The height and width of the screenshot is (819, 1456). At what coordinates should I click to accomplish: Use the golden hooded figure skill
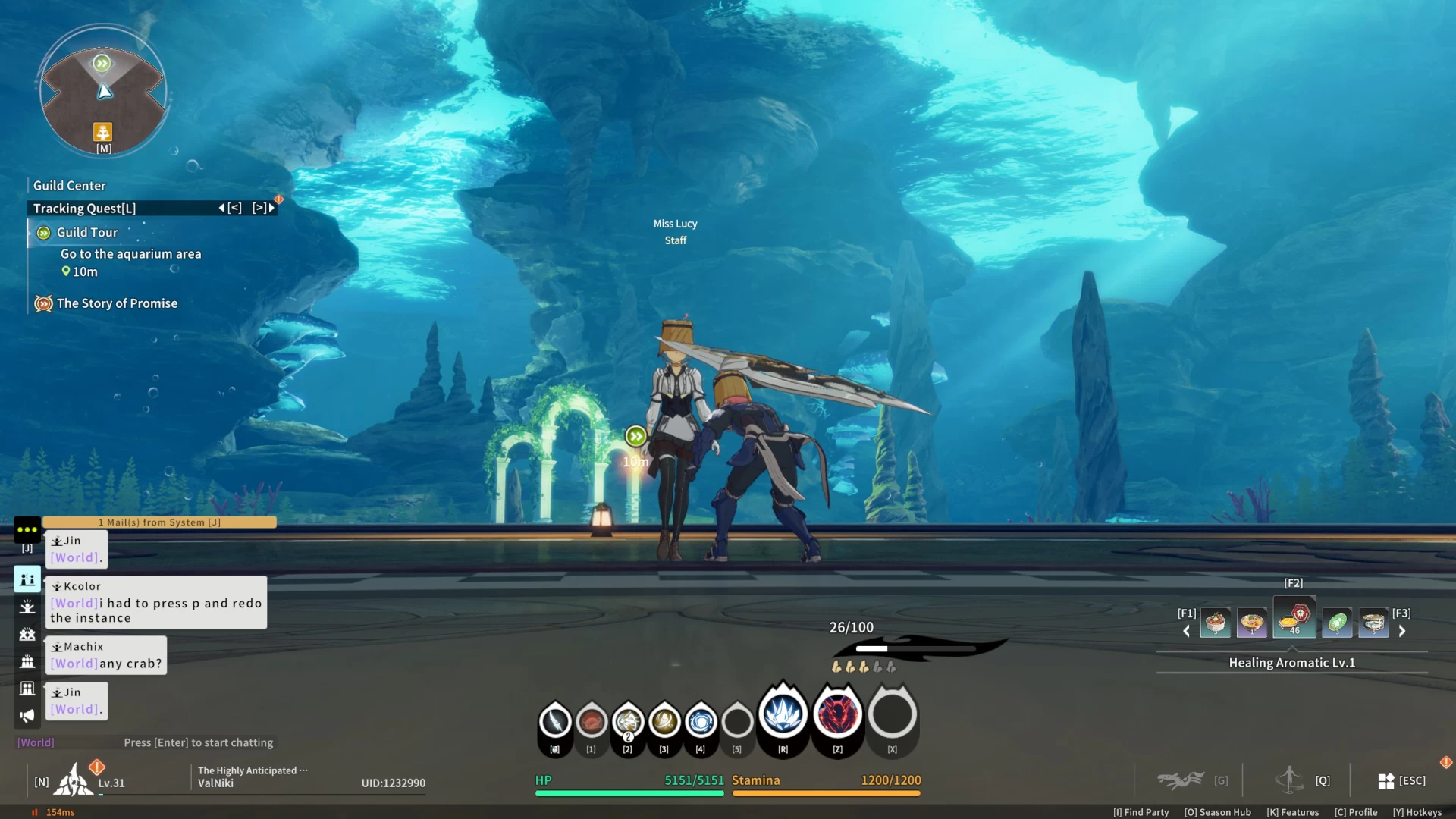pos(664,721)
